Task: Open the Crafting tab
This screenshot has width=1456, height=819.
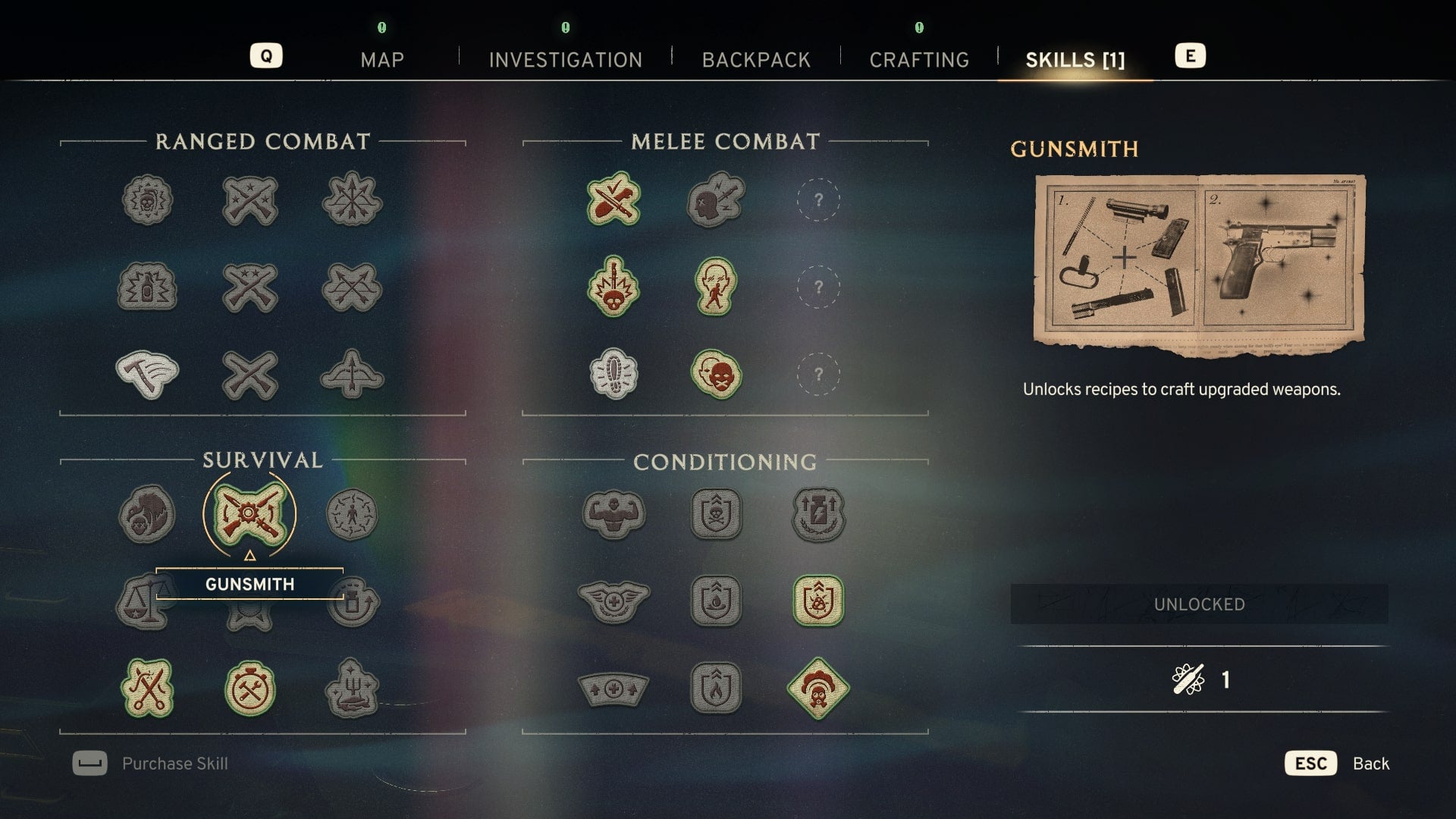Action: click(919, 60)
